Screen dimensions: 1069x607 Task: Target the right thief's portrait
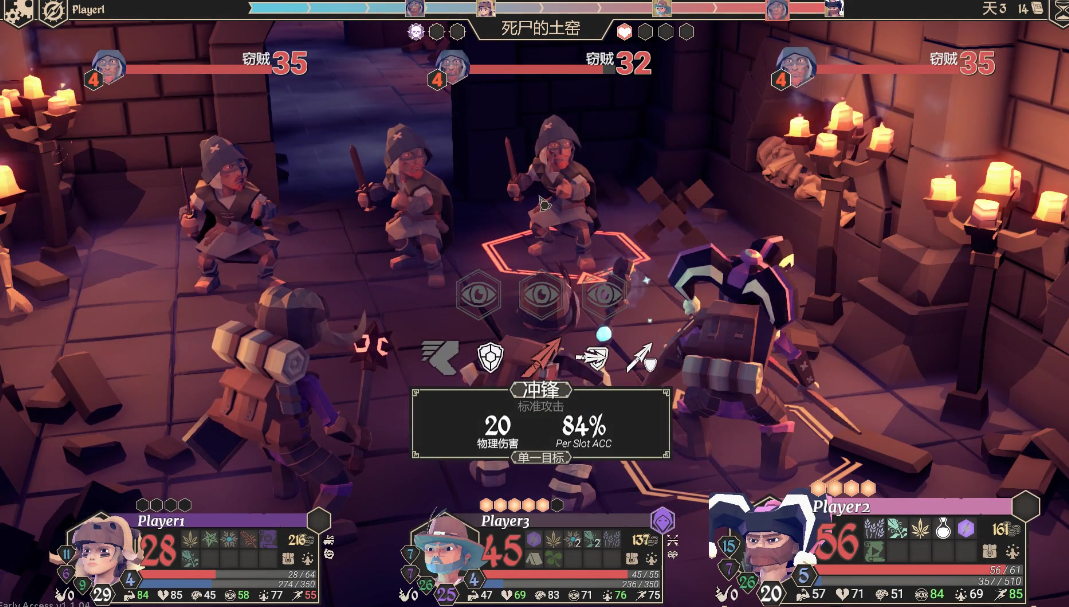click(796, 66)
